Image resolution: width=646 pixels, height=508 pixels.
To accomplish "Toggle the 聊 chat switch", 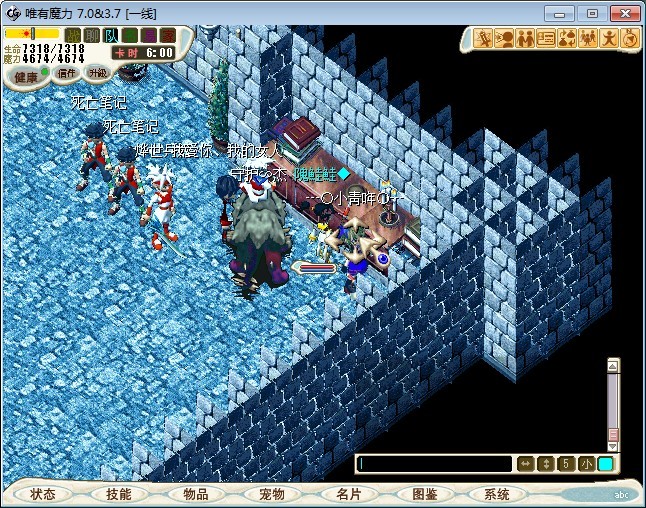I will coord(92,36).
